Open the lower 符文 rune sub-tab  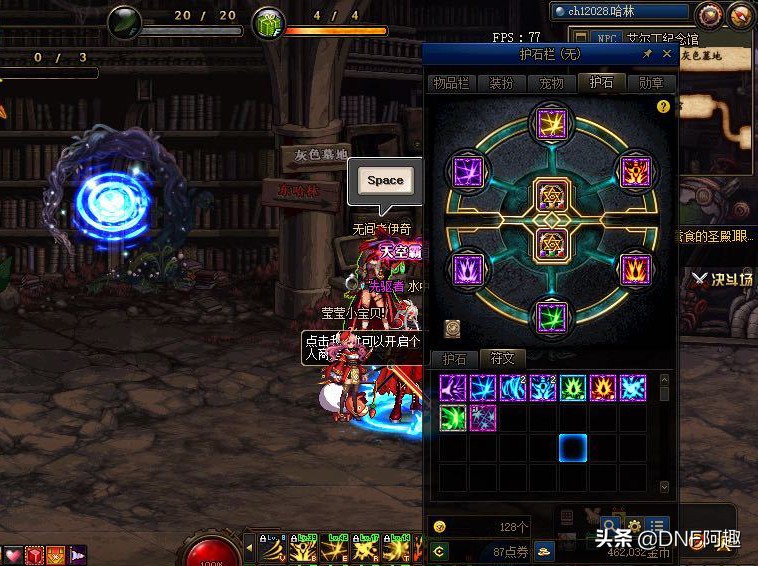point(502,358)
